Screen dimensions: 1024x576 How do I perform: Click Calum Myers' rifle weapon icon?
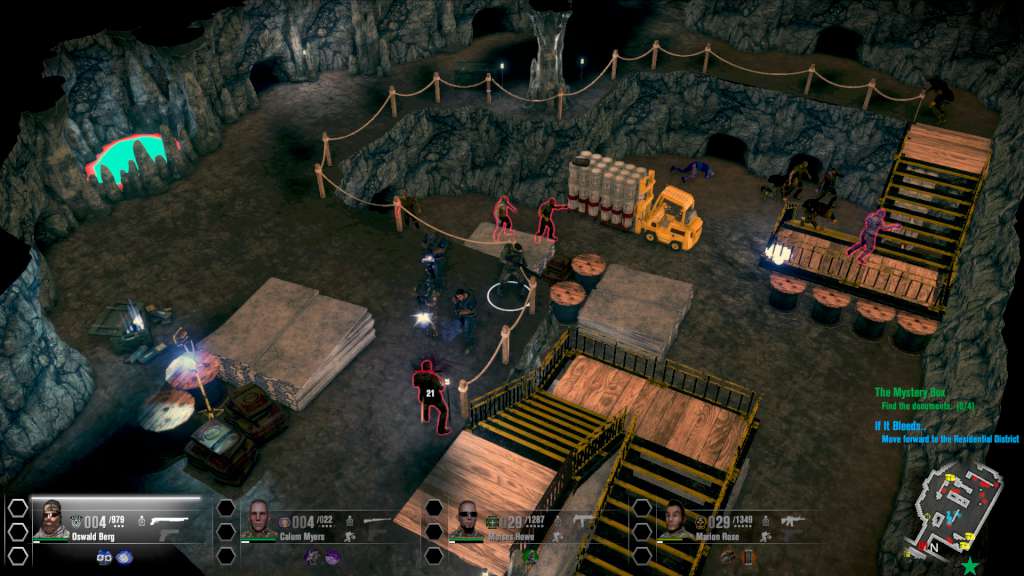[x=378, y=520]
